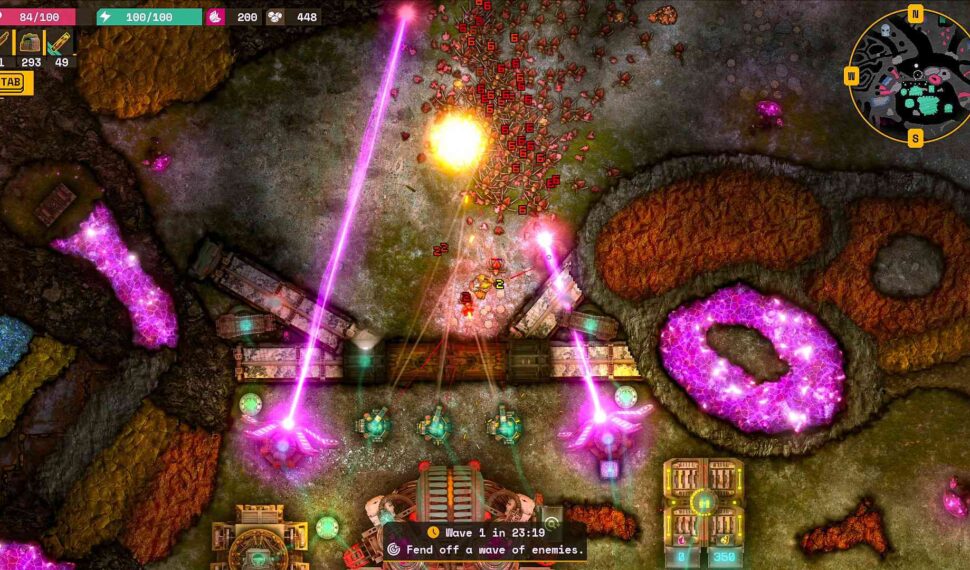Image resolution: width=970 pixels, height=570 pixels.
Task: Open the objective tracker about fending off enemies
Action: pyautogui.click(x=486, y=549)
